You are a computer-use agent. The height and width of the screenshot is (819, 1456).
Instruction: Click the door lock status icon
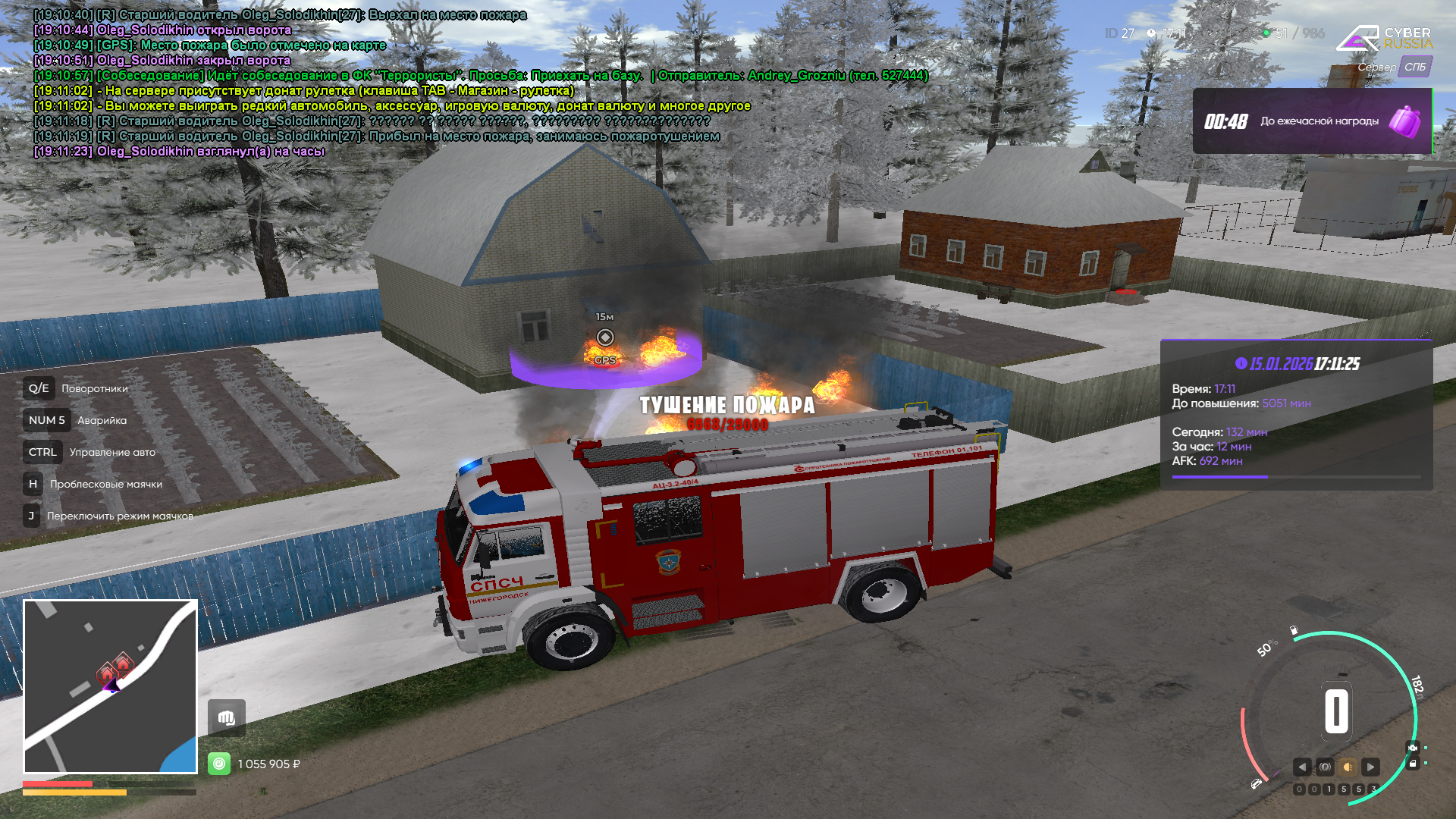coord(1412,764)
